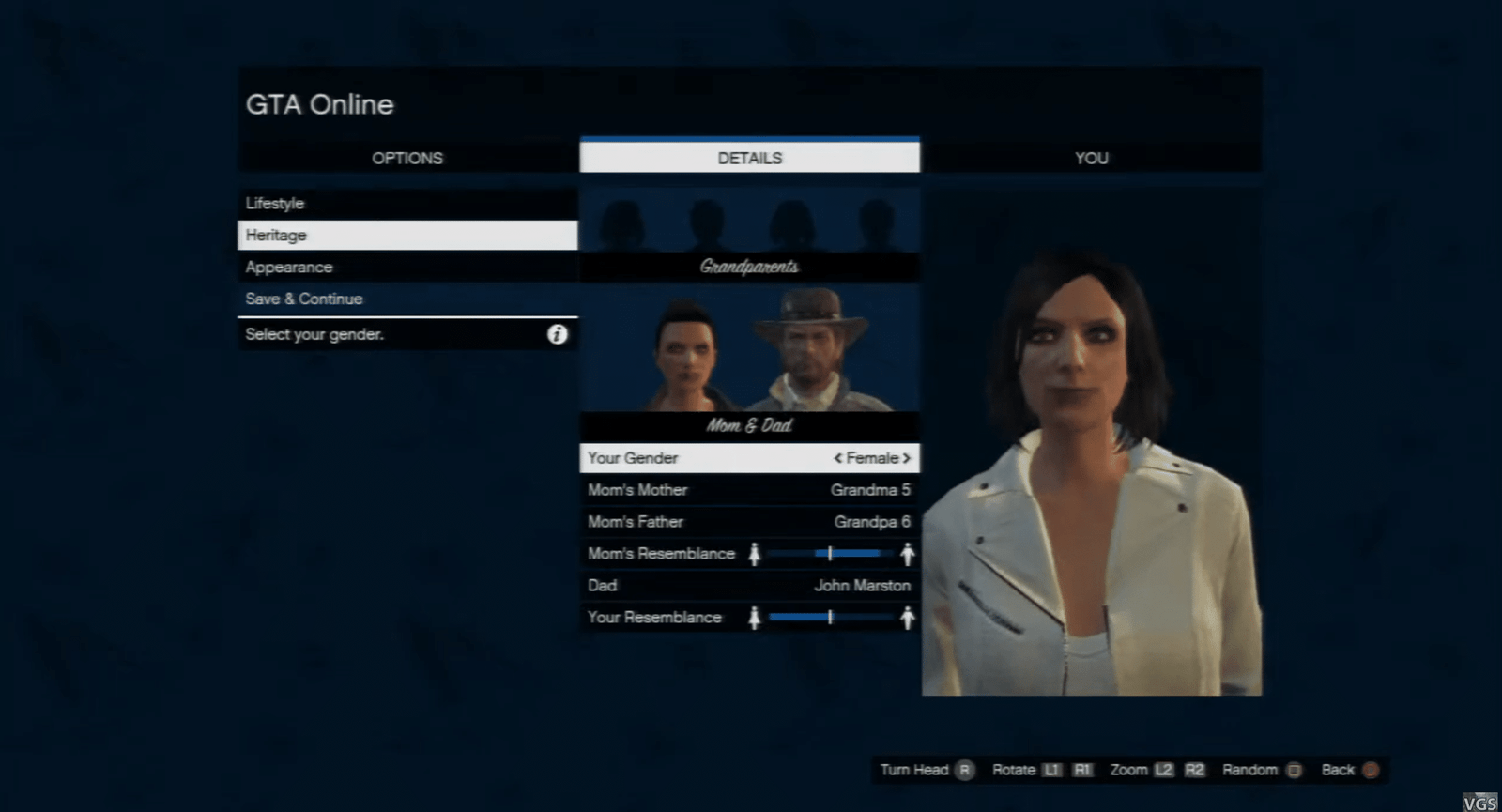Open the YOU tab

click(1091, 158)
